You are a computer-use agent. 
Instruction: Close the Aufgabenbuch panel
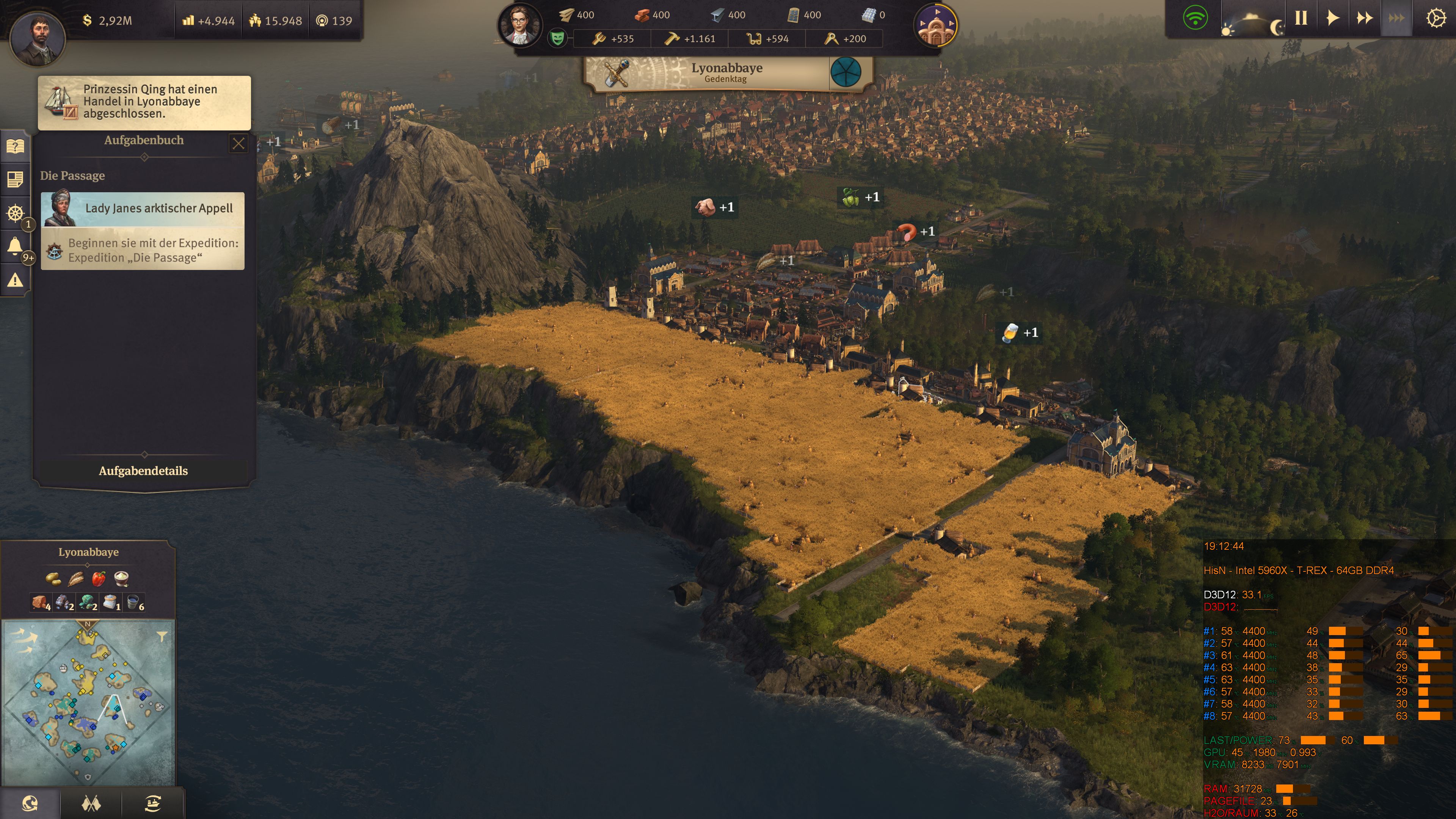coord(238,144)
